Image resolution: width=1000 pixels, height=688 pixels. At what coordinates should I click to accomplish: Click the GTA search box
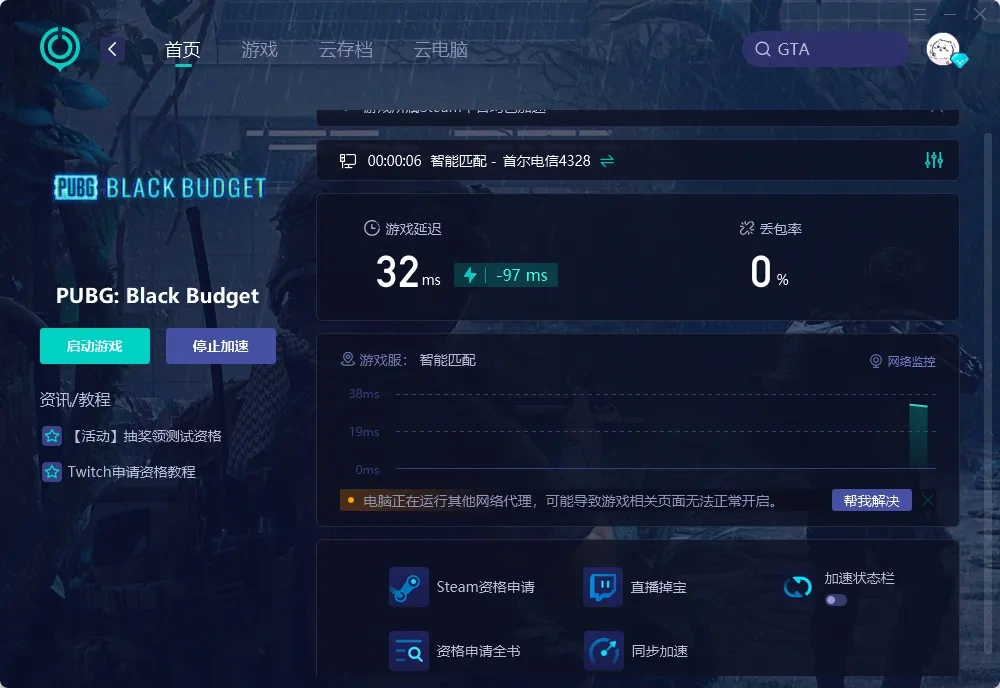[x=825, y=49]
